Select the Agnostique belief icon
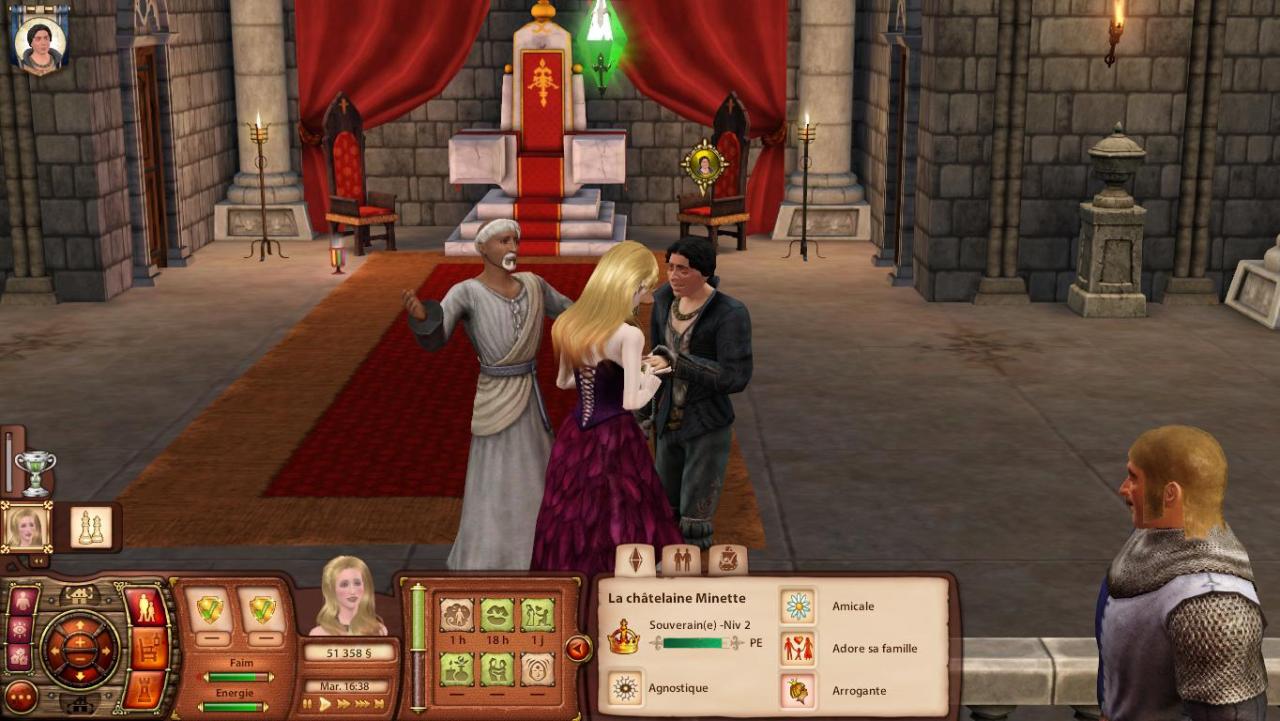The width and height of the screenshot is (1280, 721). pos(626,688)
